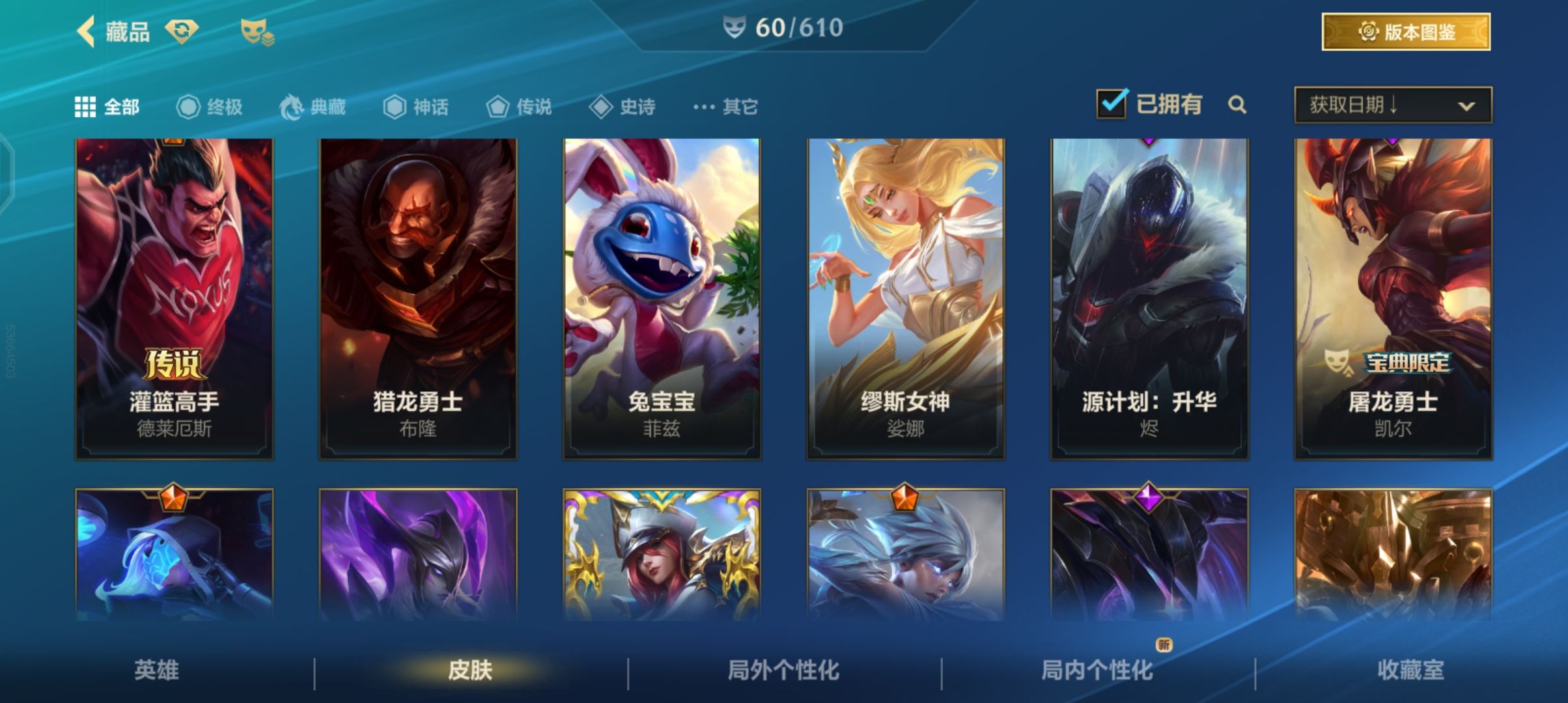
Task: Switch to the 史诗 rarity filter
Action: point(622,107)
